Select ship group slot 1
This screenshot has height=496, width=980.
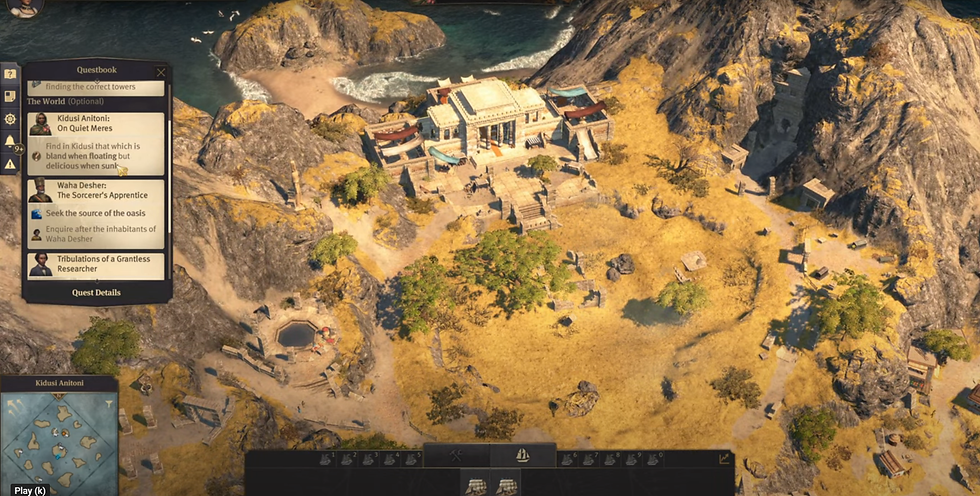(x=327, y=459)
